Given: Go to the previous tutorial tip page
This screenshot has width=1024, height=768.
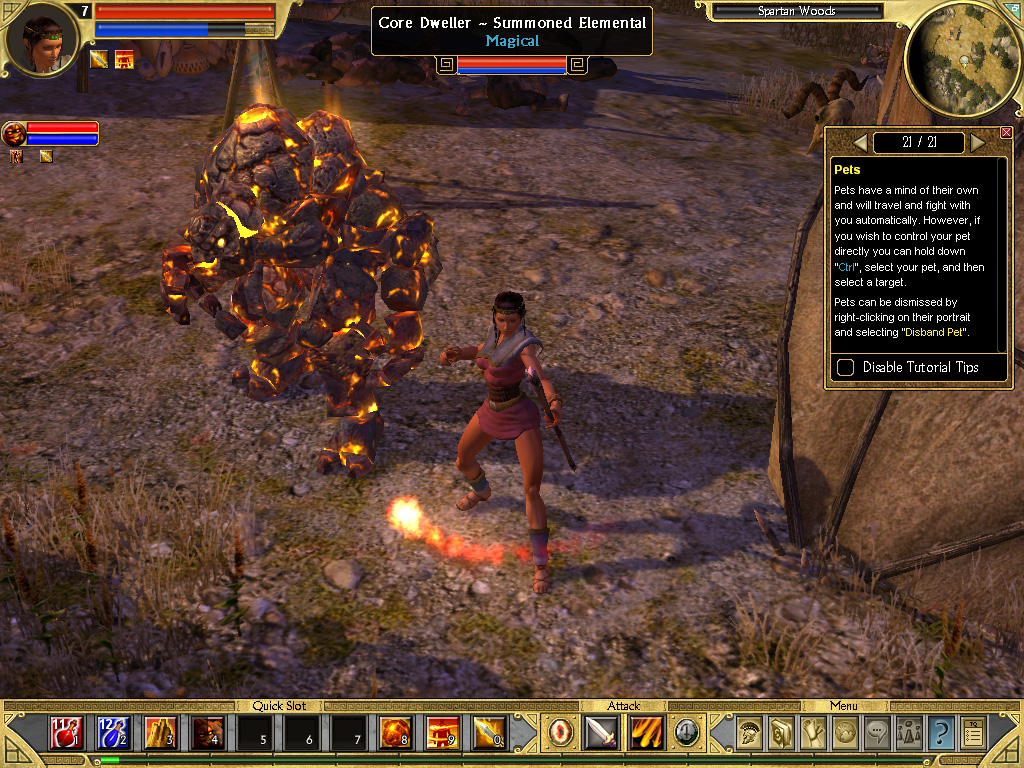Looking at the screenshot, I should pos(860,142).
